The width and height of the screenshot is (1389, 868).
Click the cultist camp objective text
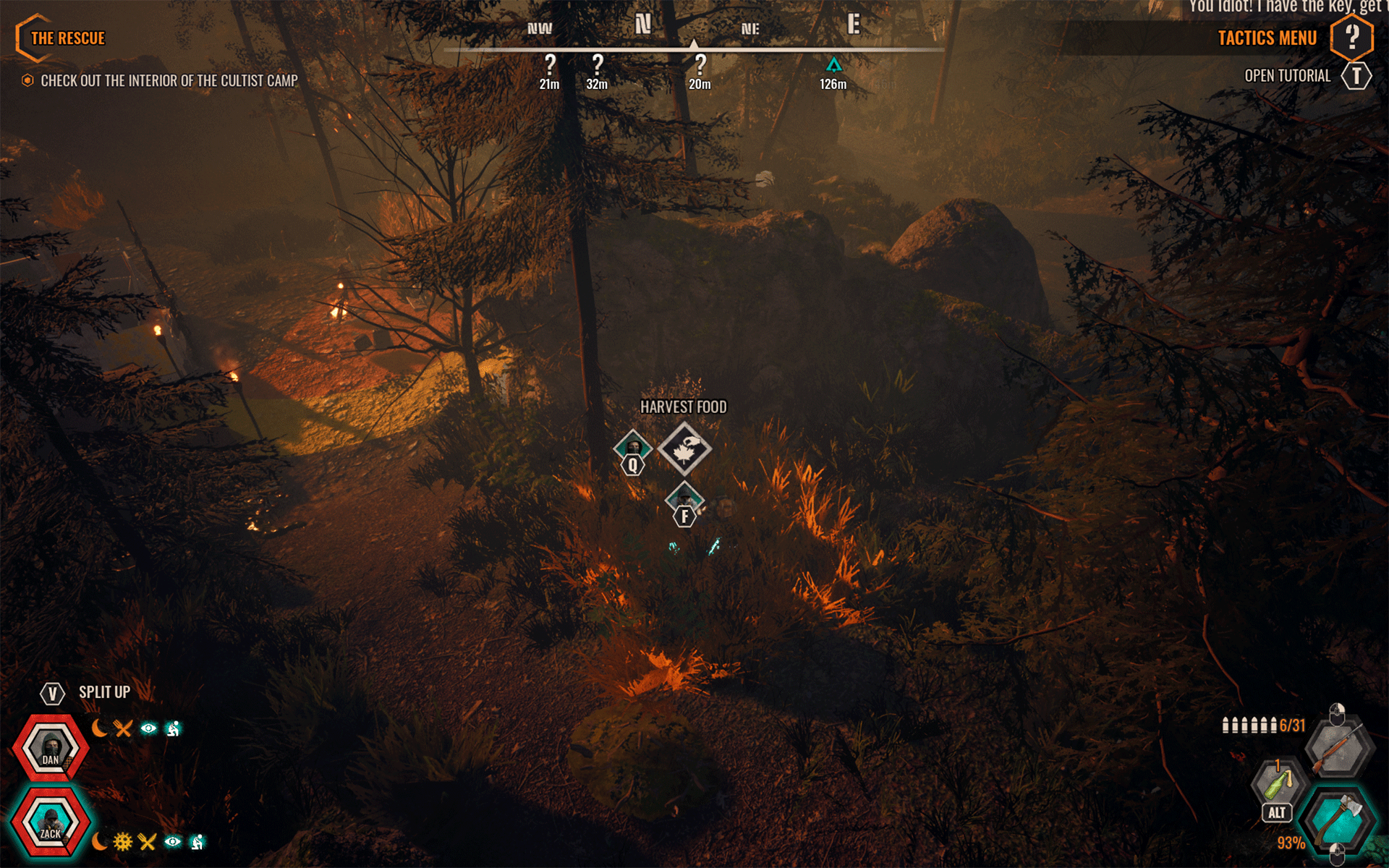(x=169, y=81)
